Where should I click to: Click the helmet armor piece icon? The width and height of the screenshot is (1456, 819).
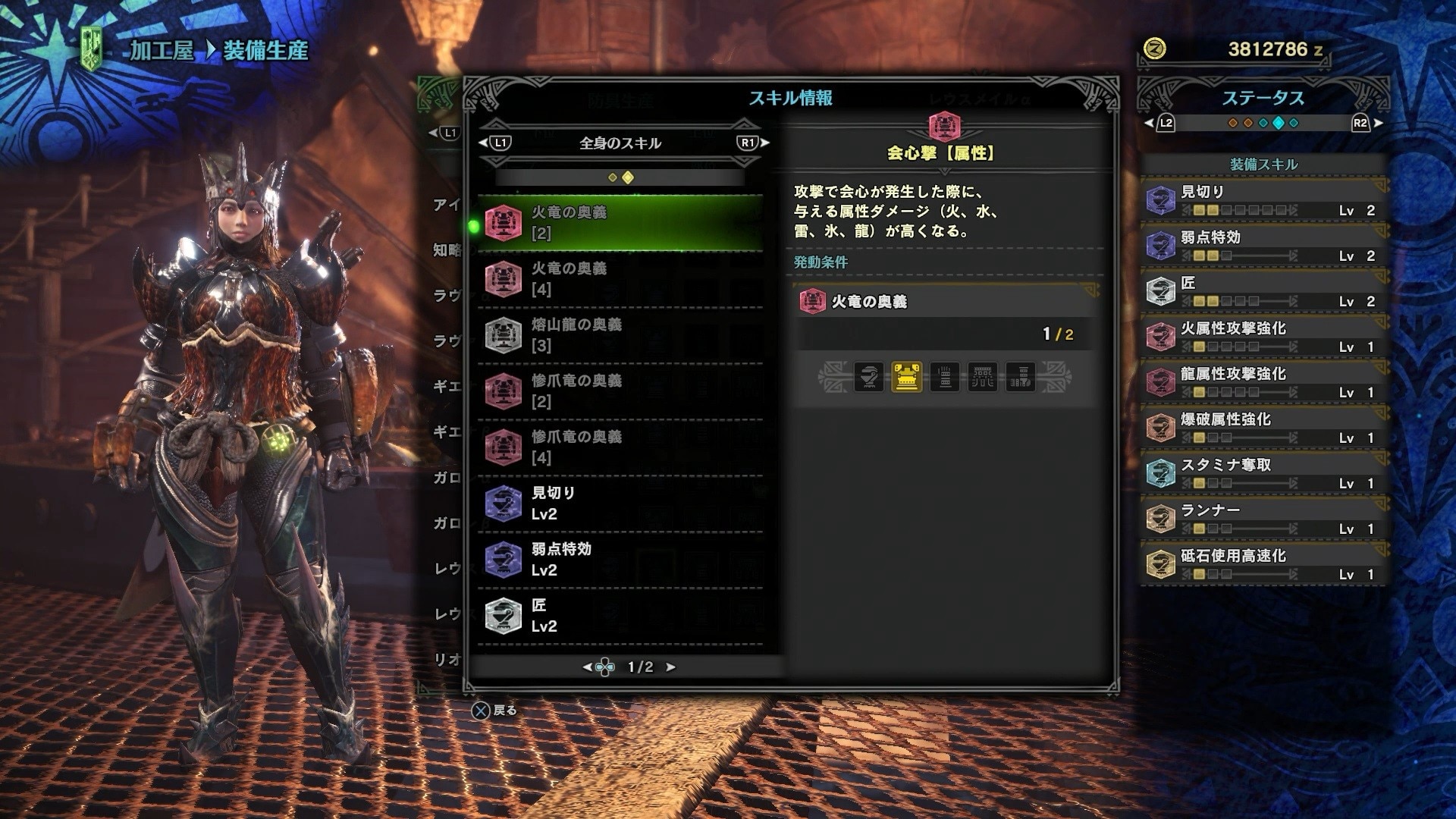[869, 377]
